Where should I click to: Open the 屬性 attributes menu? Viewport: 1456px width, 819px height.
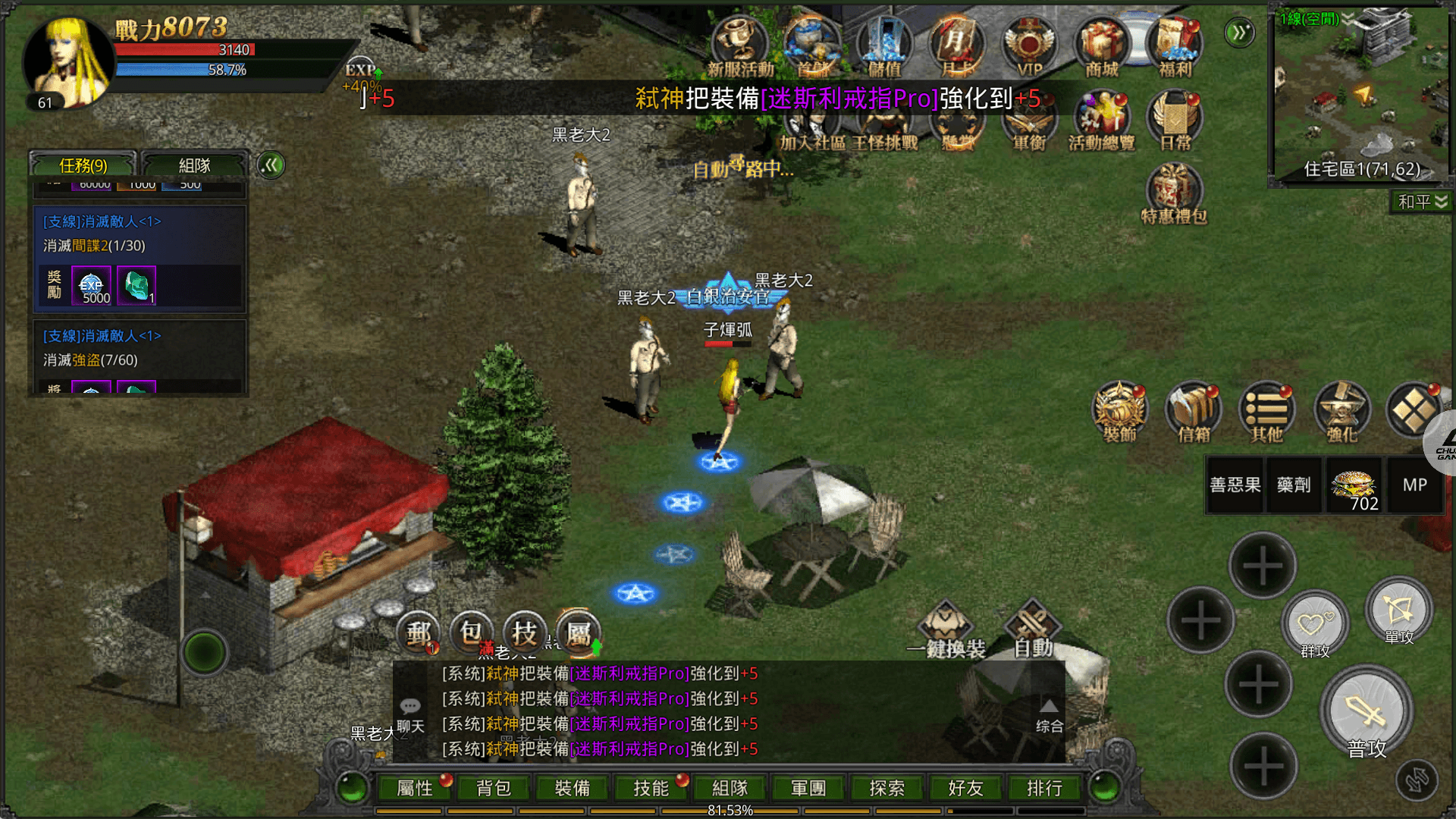[415, 788]
